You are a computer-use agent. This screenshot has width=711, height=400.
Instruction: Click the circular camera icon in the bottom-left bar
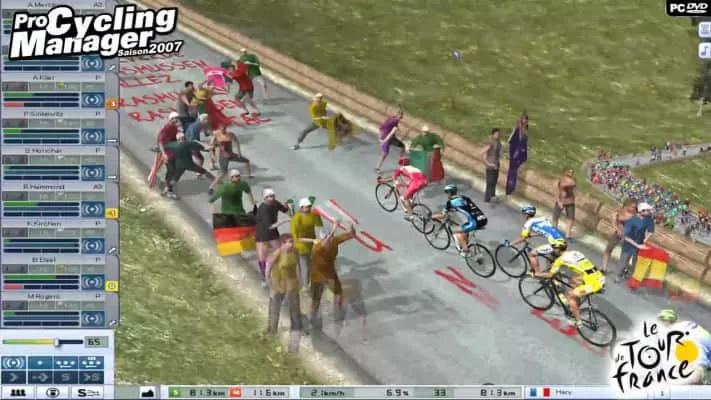tap(53, 392)
